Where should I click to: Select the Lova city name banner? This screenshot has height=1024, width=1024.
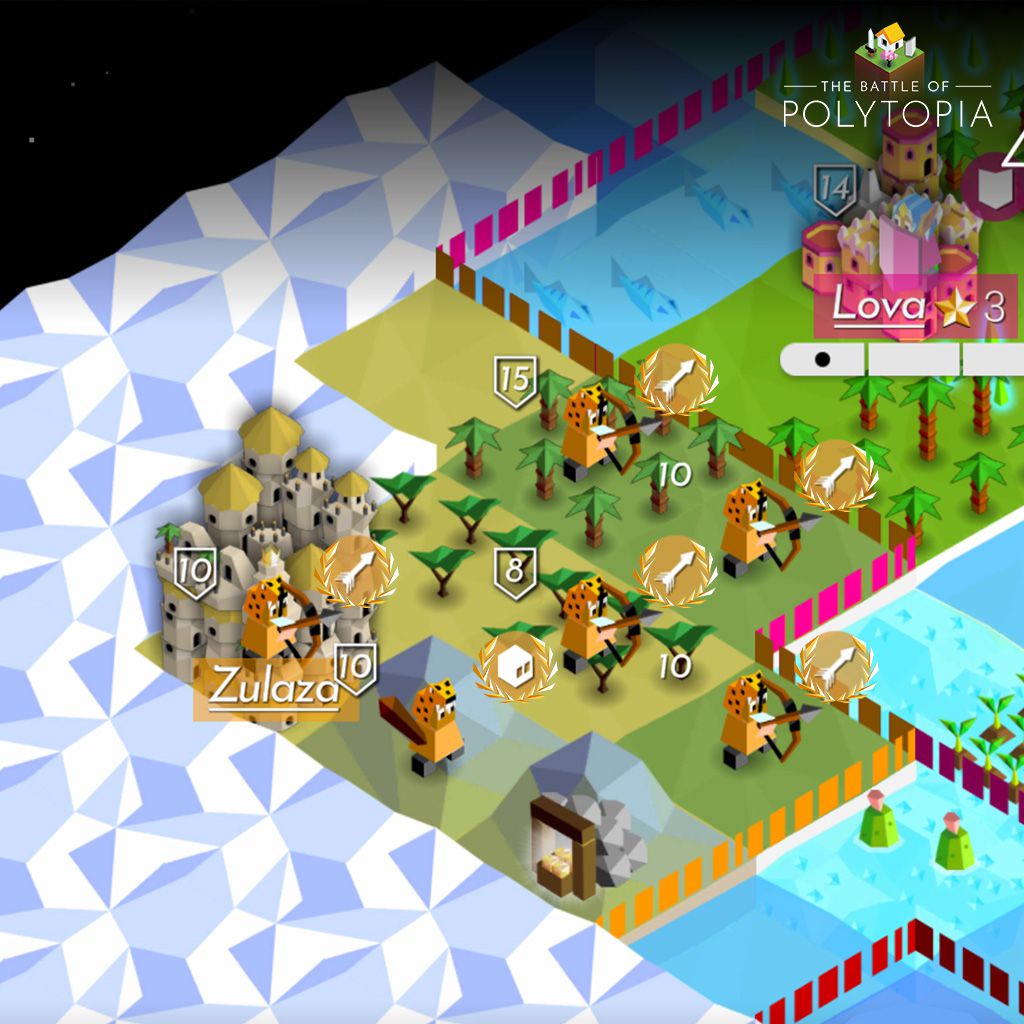point(880,307)
